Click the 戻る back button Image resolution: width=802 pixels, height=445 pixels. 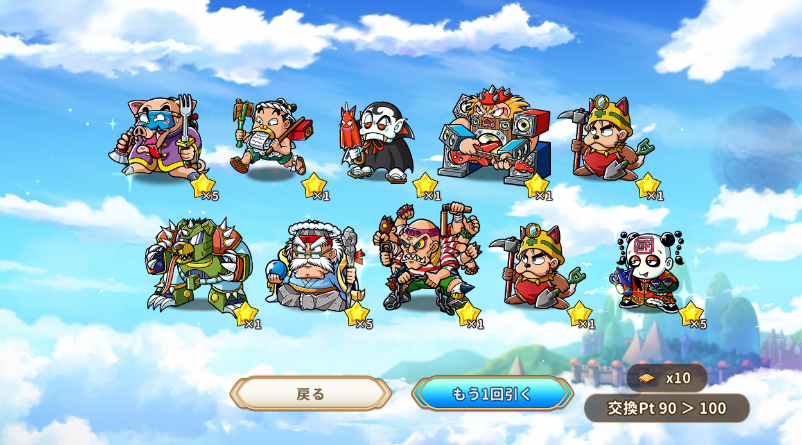point(310,393)
